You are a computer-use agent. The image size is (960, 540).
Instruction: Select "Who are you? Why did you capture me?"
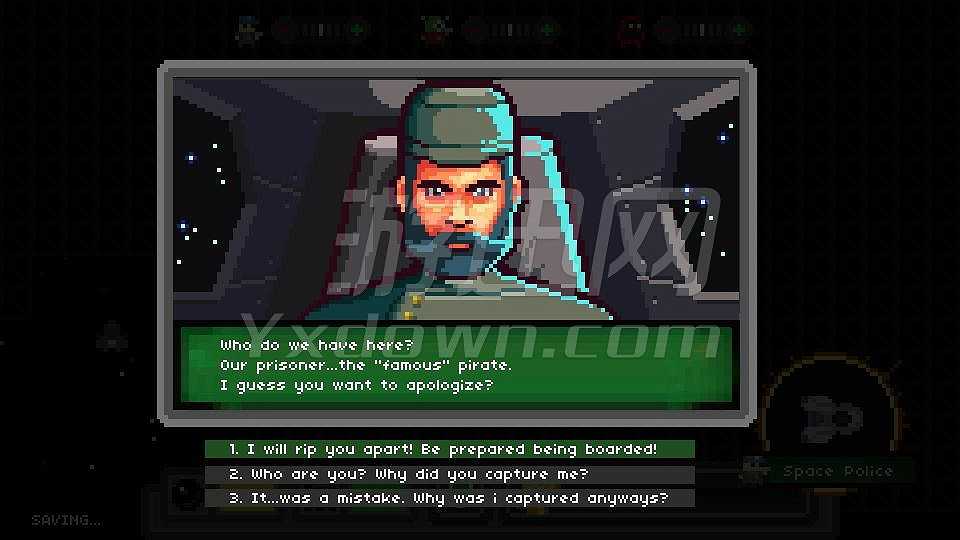click(x=449, y=474)
